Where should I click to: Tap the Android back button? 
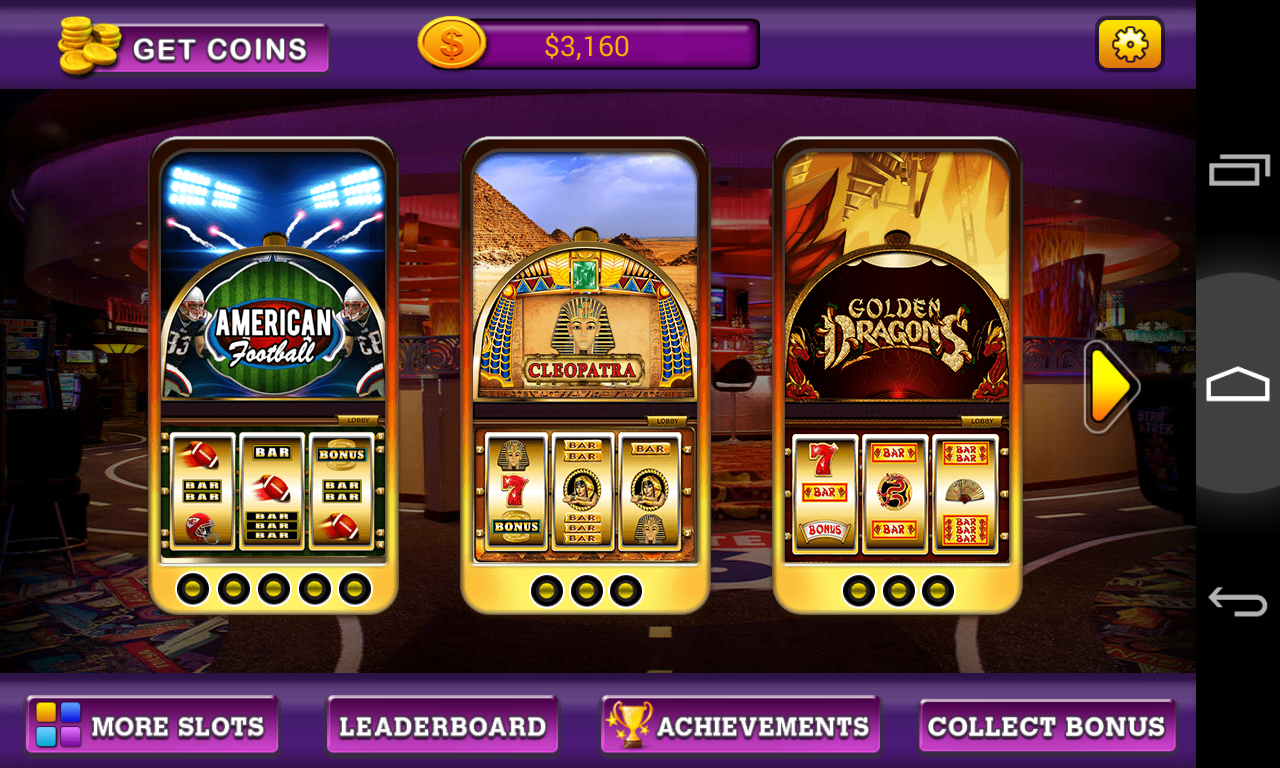click(x=1238, y=600)
